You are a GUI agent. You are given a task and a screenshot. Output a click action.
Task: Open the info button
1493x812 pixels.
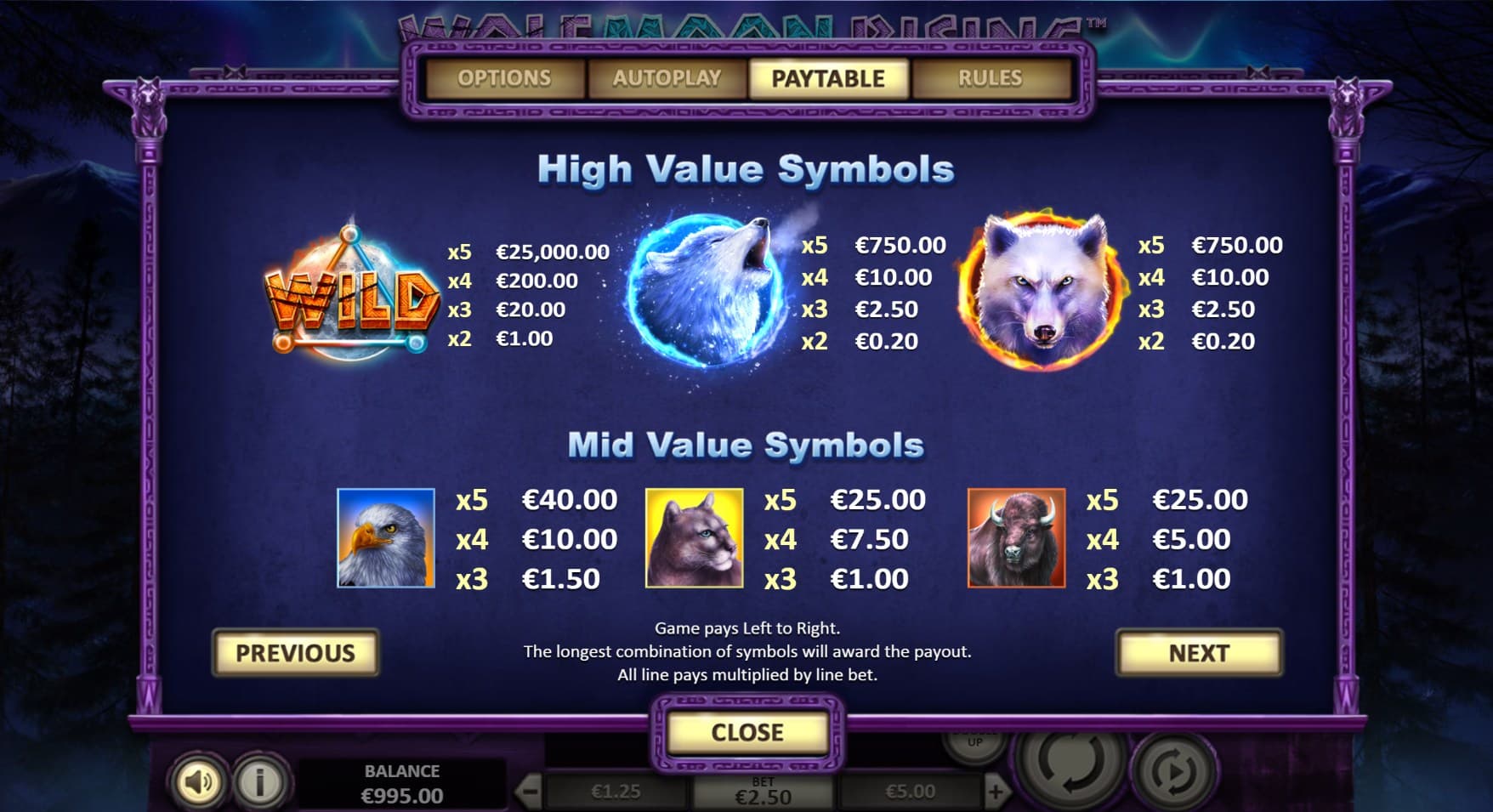[x=260, y=781]
